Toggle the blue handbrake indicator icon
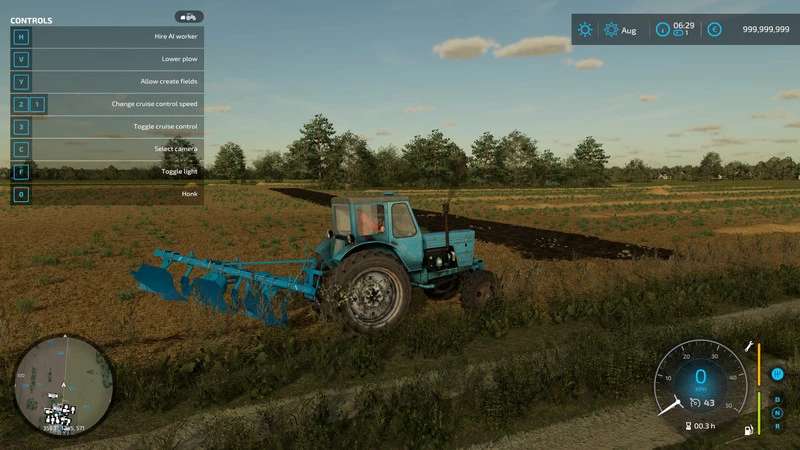Screen dimensions: 800x450 [x=777, y=374]
